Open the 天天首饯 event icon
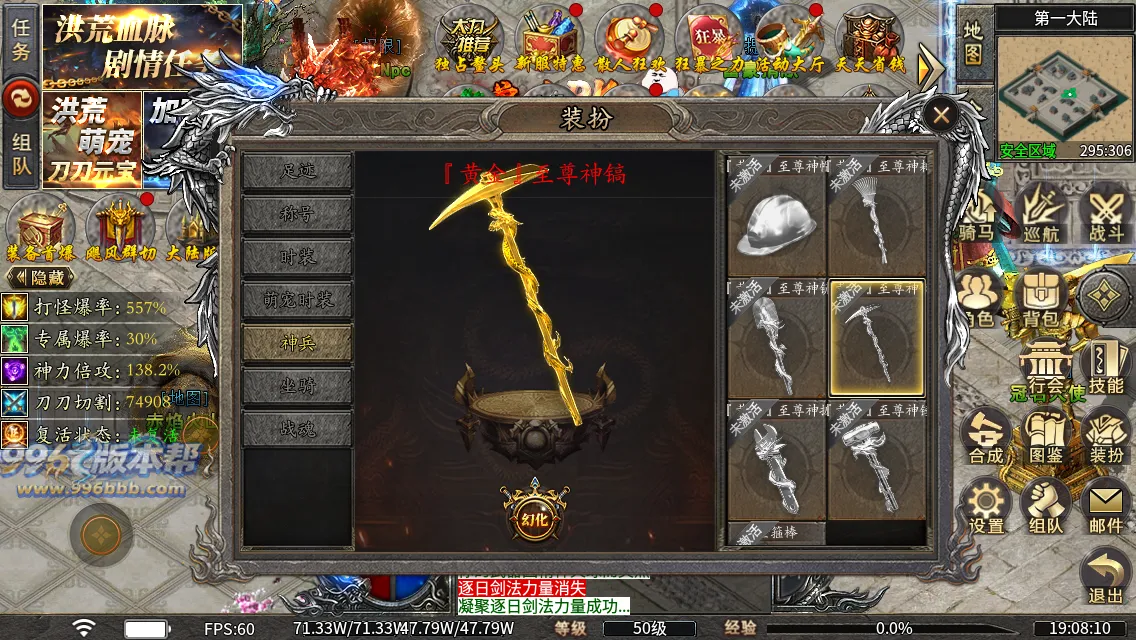Image resolution: width=1136 pixels, height=640 pixels. coord(869,42)
